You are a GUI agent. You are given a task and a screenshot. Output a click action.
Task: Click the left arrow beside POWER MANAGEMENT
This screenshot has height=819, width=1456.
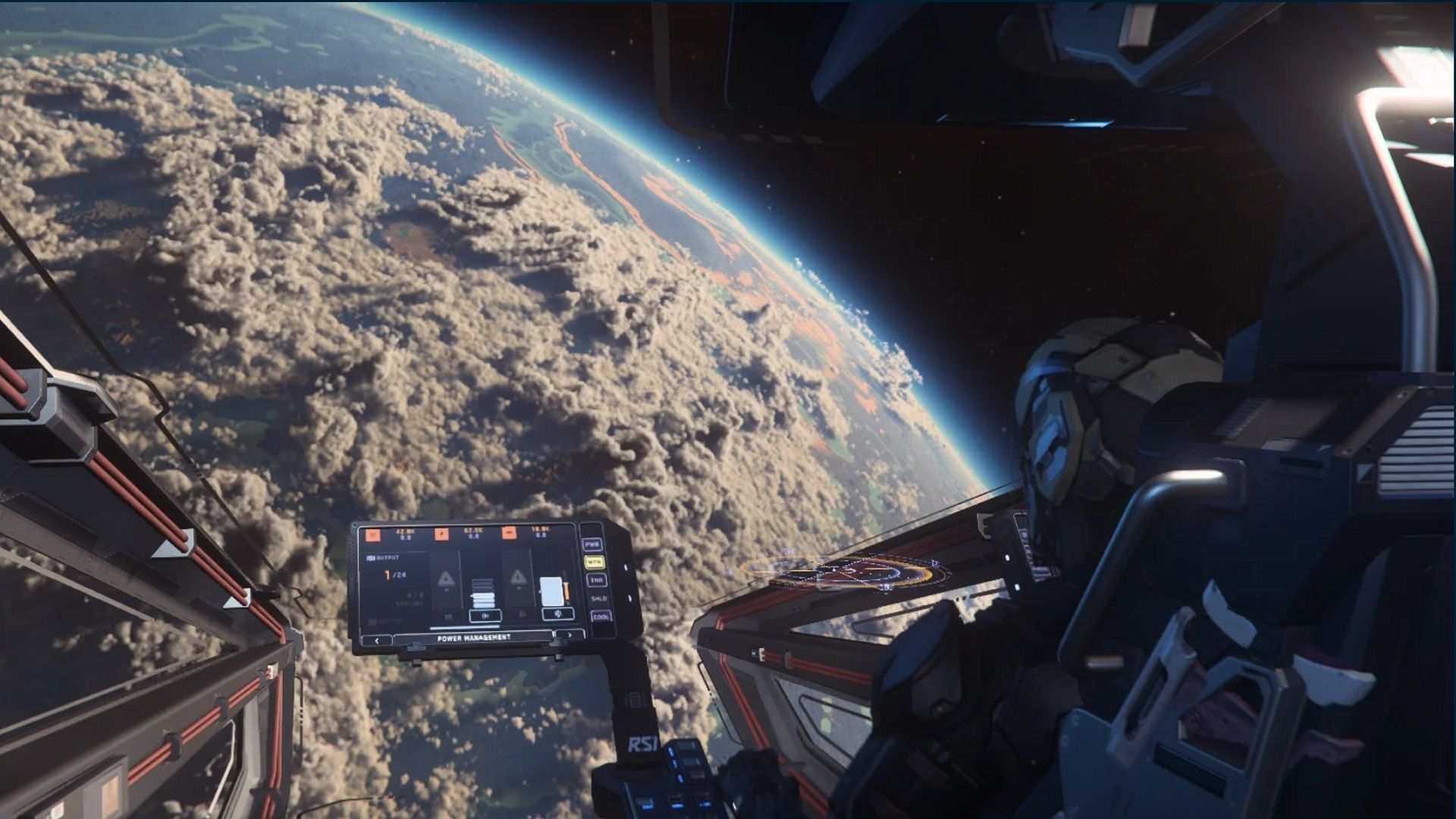[x=377, y=640]
